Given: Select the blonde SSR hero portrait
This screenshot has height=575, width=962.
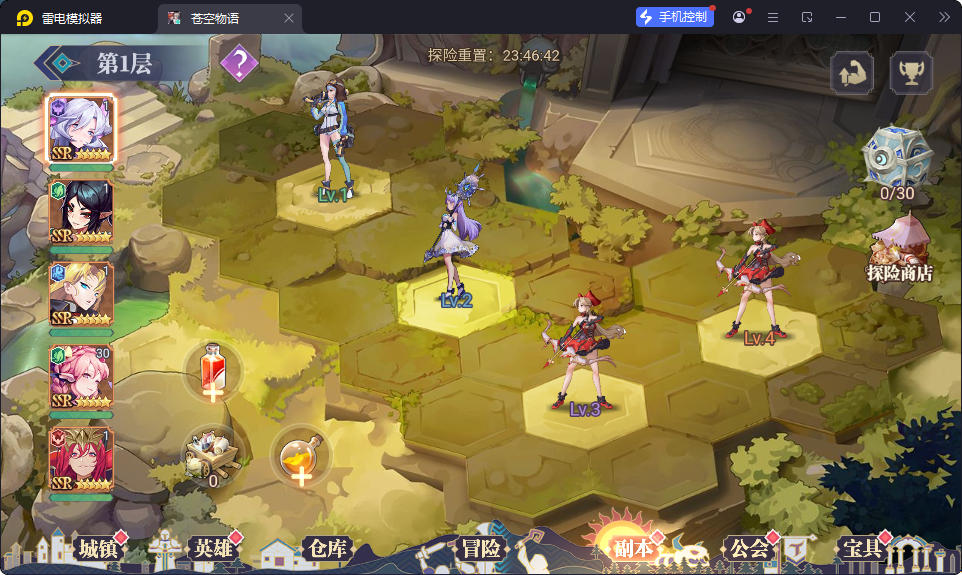Looking at the screenshot, I should [x=81, y=294].
